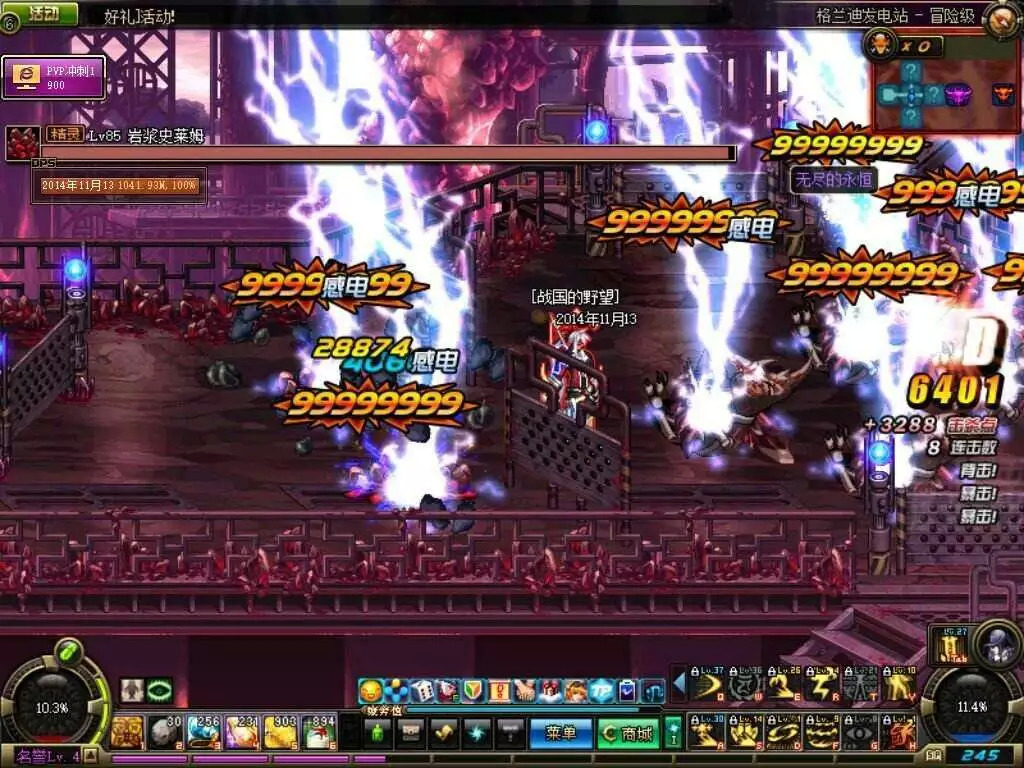Use the gift box item with 894 count
1024x768 pixels.
point(320,732)
